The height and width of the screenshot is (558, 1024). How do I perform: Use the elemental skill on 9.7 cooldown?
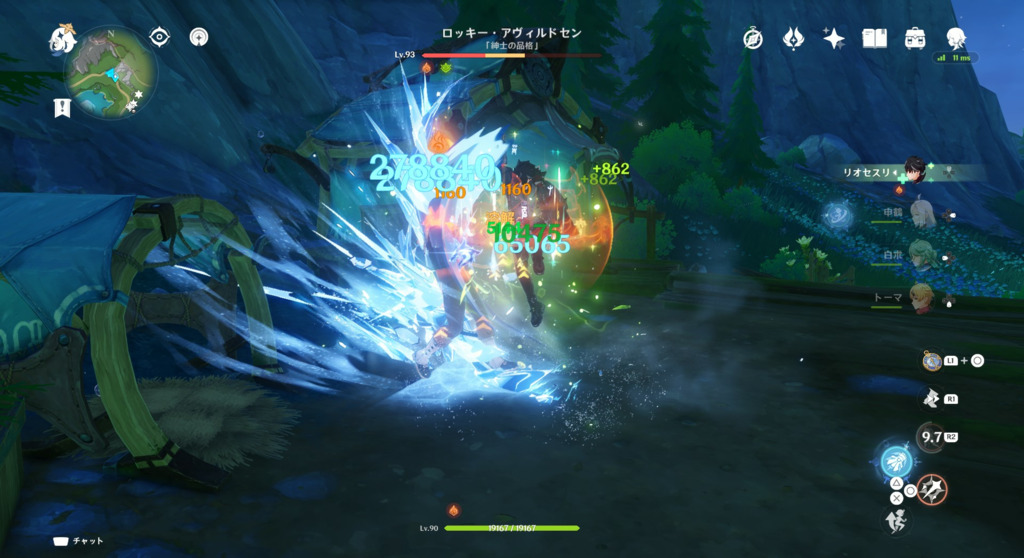[x=930, y=437]
